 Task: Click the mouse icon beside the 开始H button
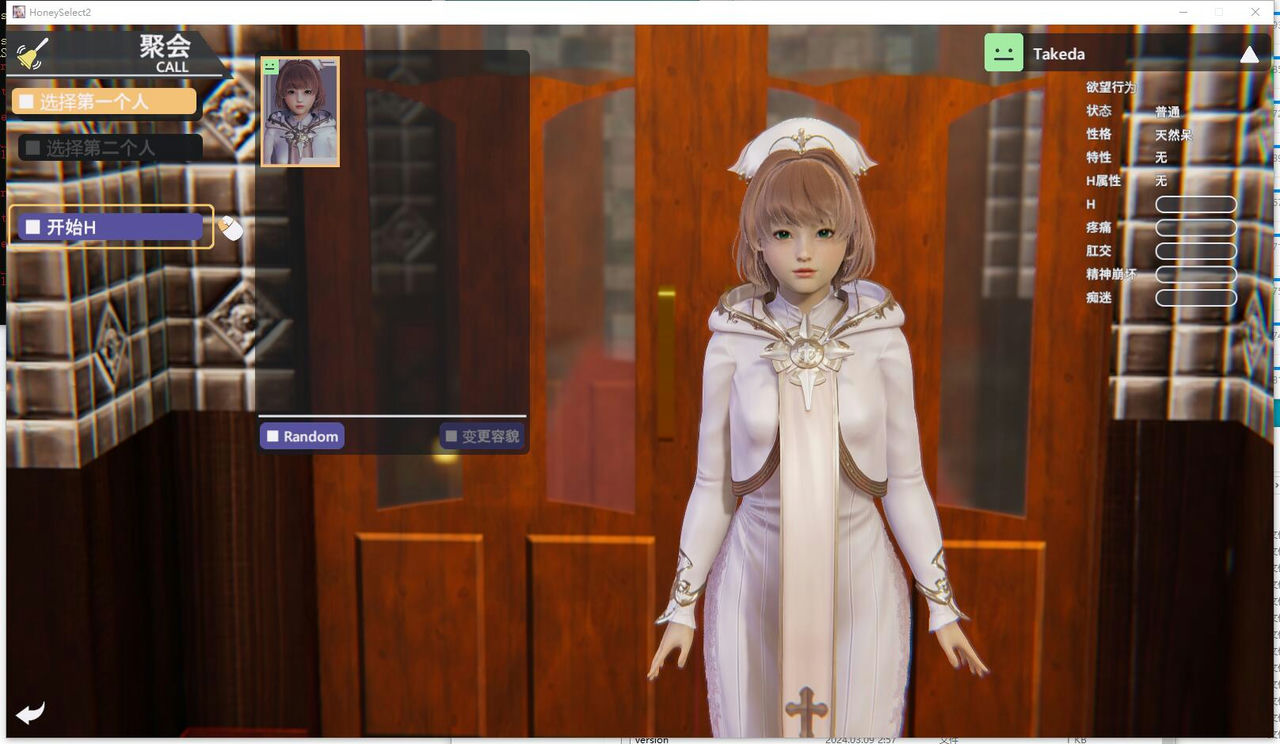[x=231, y=228]
